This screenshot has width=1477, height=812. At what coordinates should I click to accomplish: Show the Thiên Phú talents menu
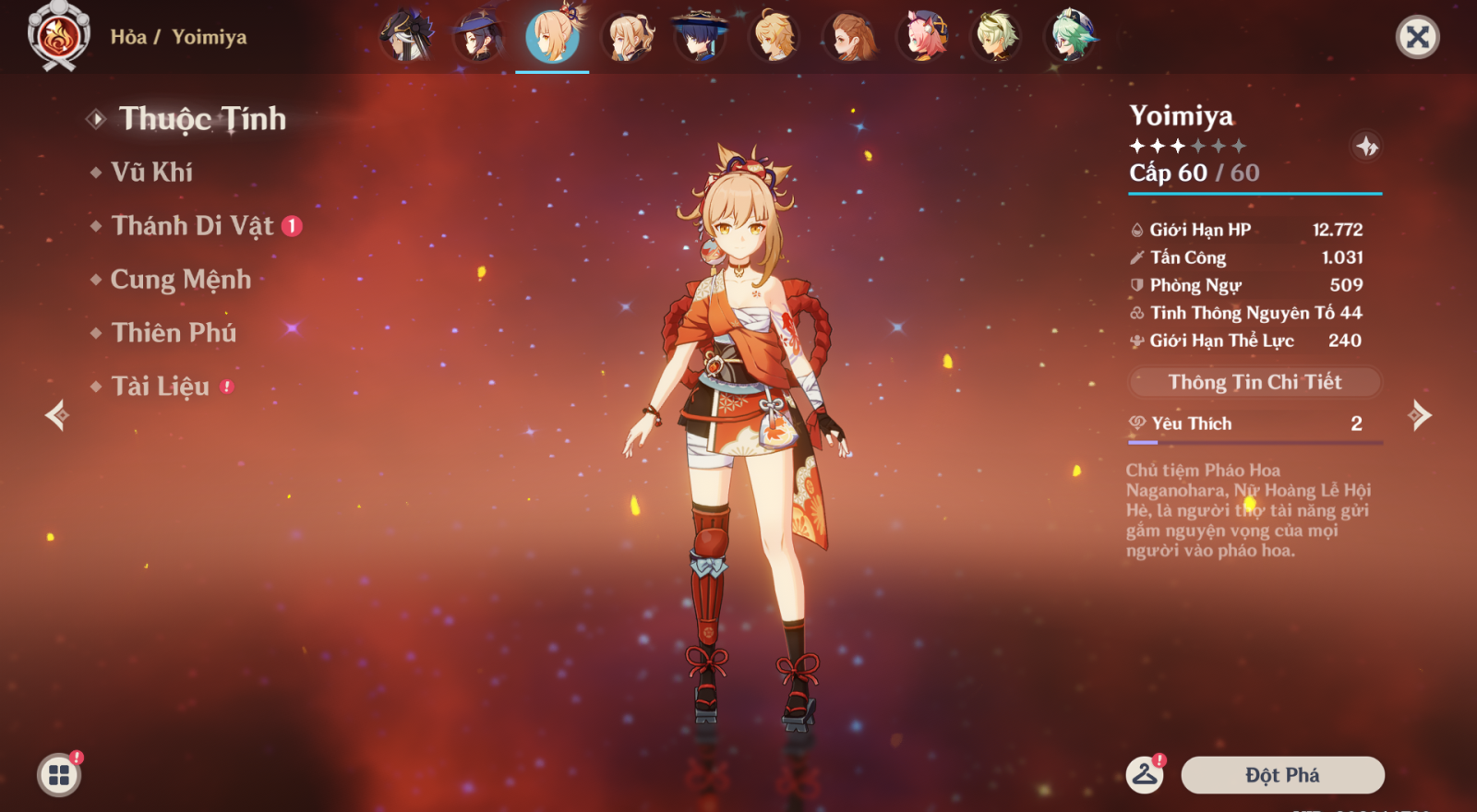click(x=174, y=333)
